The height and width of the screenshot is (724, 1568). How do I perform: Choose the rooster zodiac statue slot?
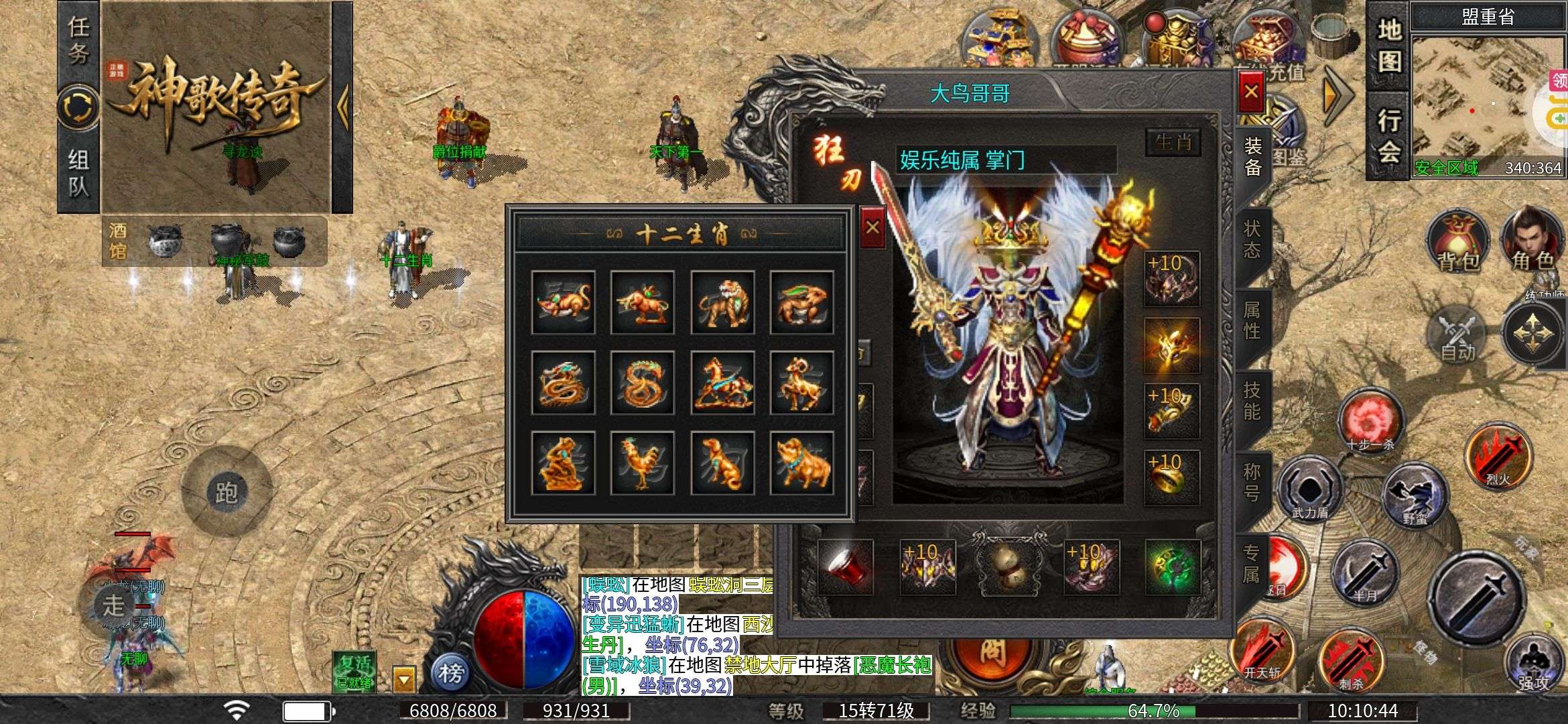tap(643, 463)
